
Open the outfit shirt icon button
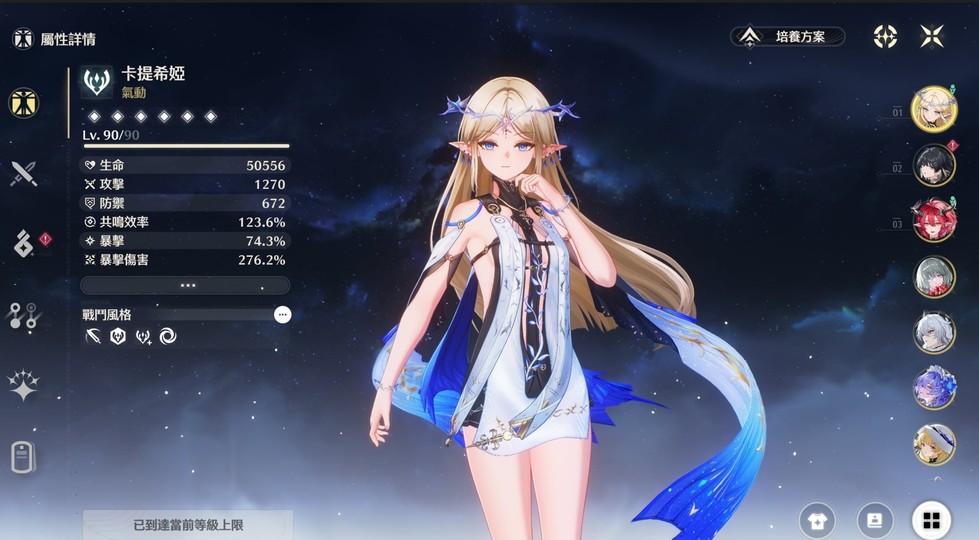pyautogui.click(x=817, y=520)
